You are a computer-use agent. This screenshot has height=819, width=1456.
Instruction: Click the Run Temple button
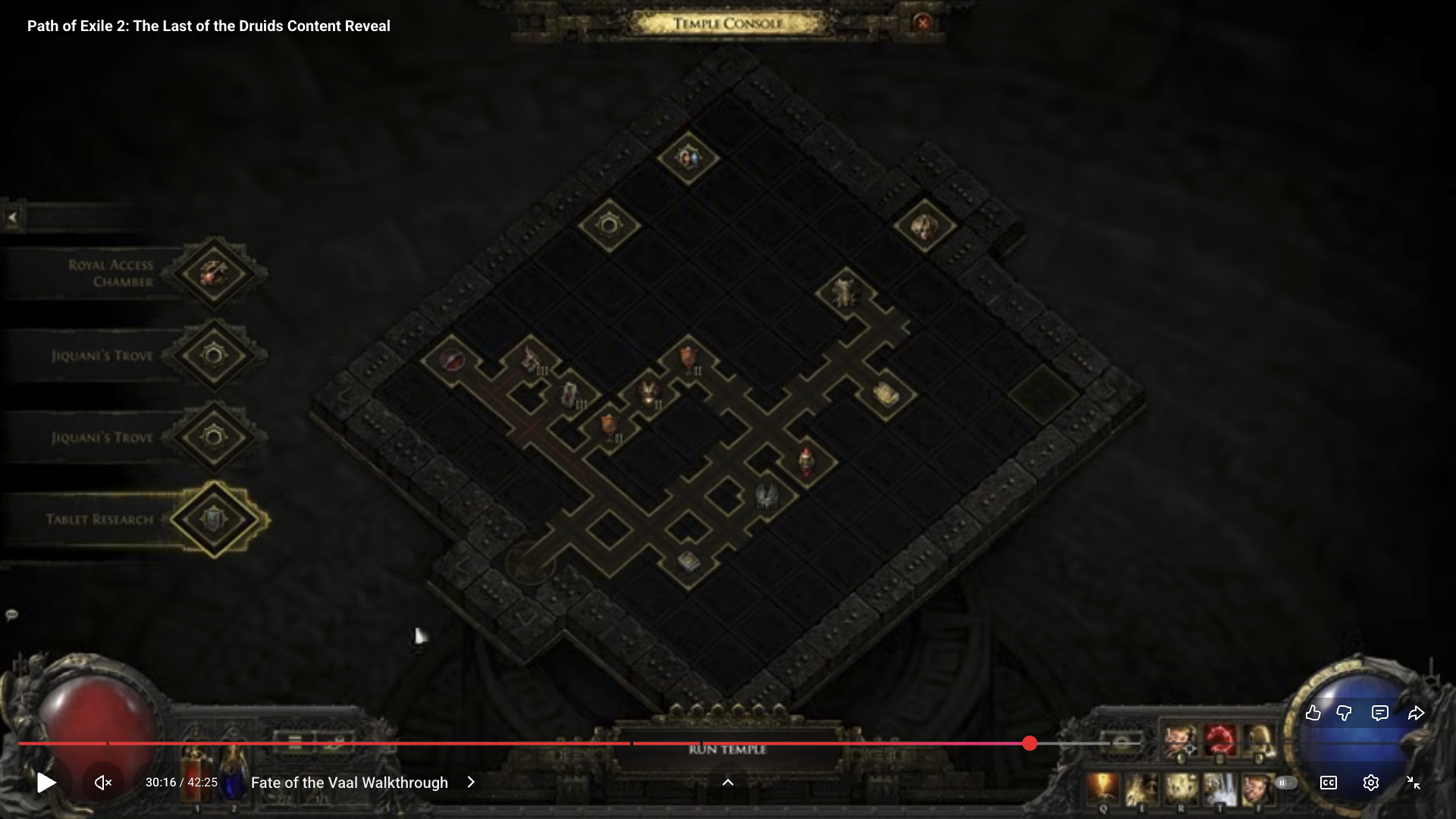point(727,750)
